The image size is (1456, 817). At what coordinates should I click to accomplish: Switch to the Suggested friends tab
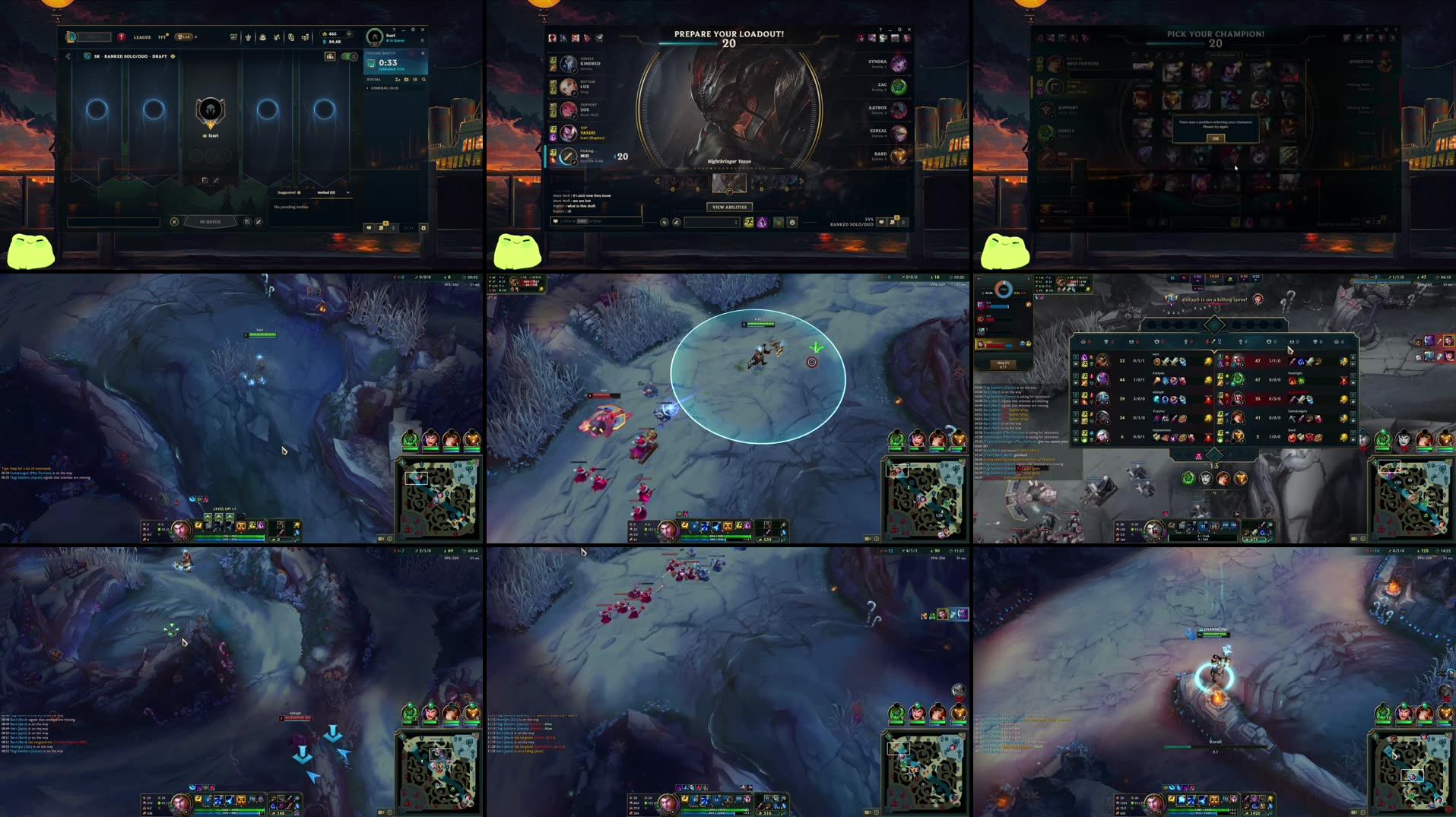(x=287, y=192)
